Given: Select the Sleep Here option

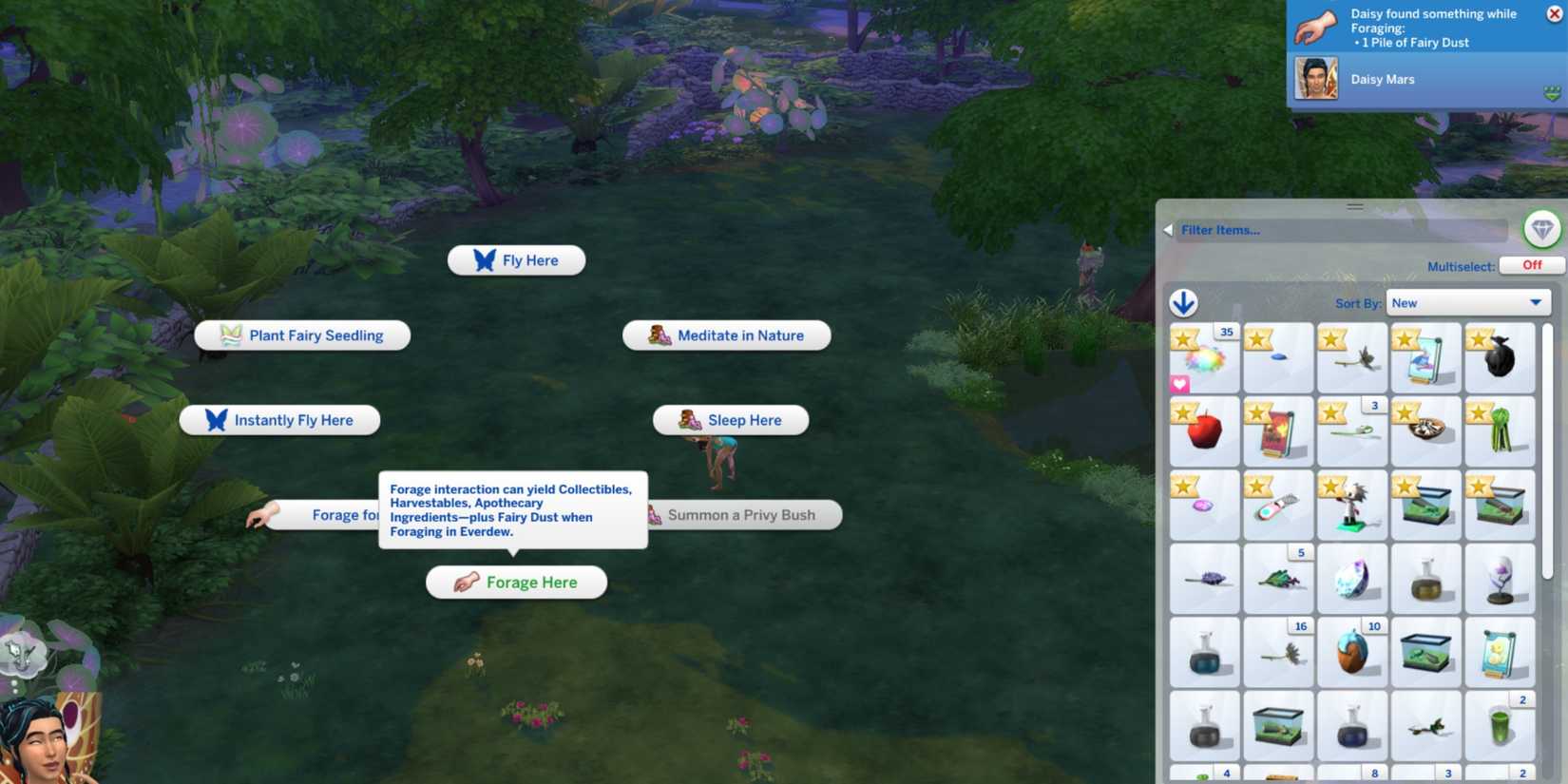Looking at the screenshot, I should click(x=729, y=419).
